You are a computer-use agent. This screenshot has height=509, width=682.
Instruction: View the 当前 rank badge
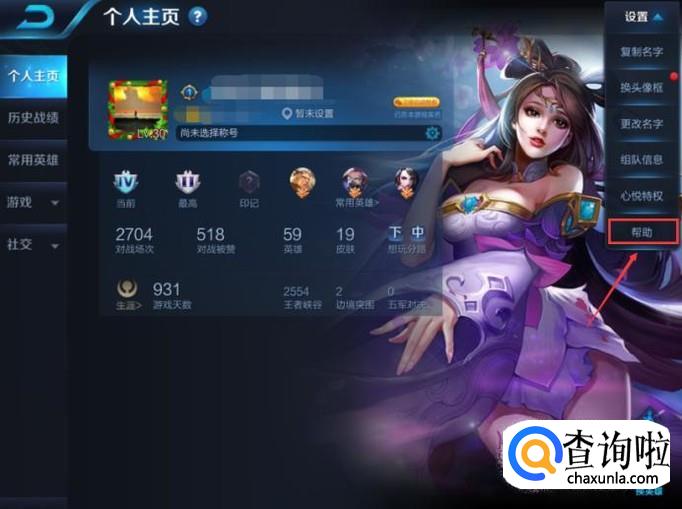click(126, 186)
